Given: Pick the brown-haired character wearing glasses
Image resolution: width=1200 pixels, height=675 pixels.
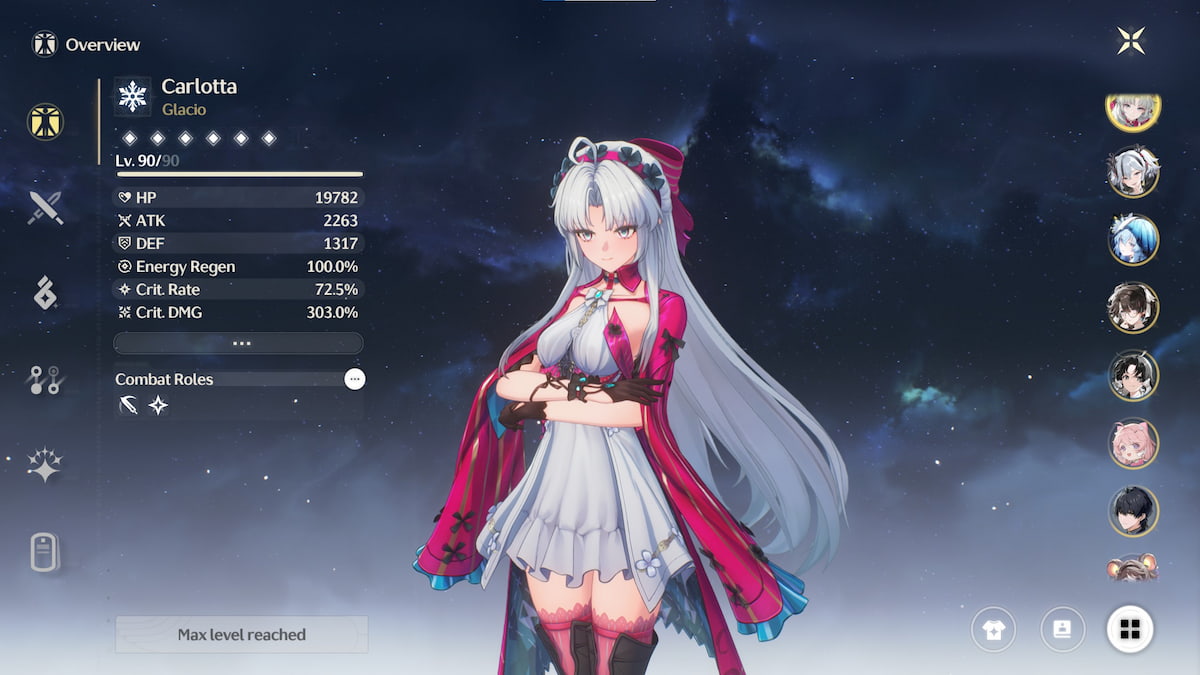Looking at the screenshot, I should [x=1133, y=308].
